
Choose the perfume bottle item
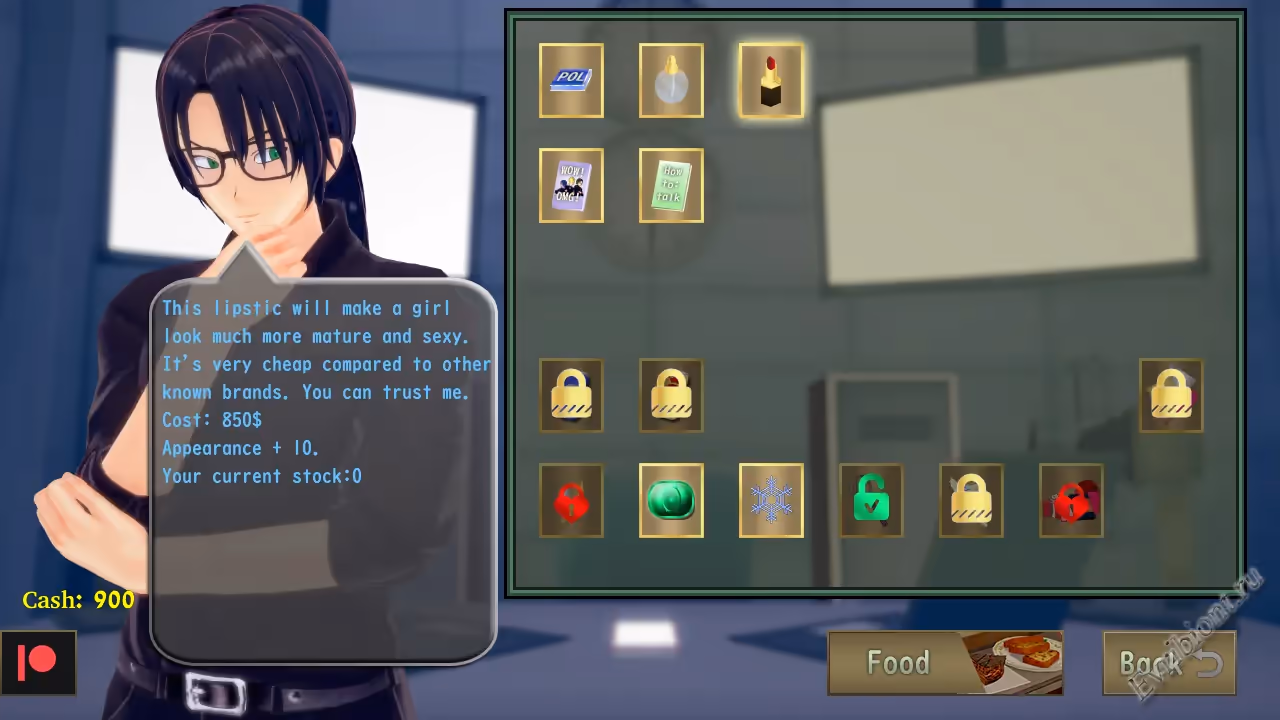click(x=671, y=80)
